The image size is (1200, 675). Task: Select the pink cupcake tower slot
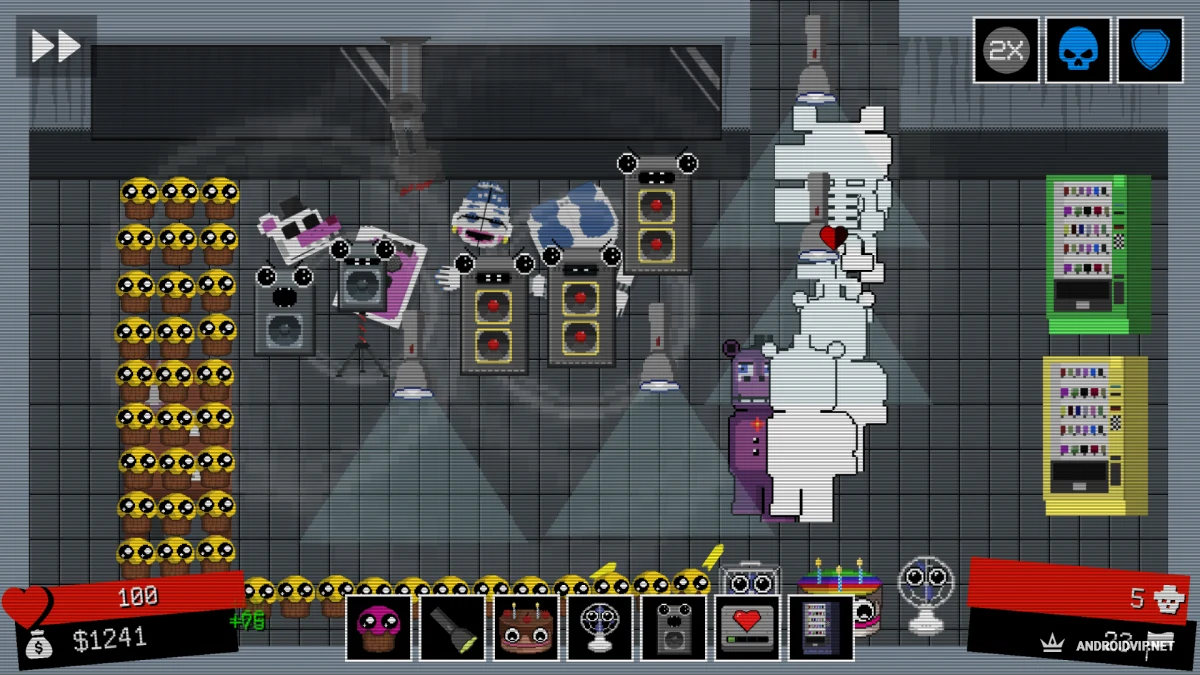[x=379, y=628]
